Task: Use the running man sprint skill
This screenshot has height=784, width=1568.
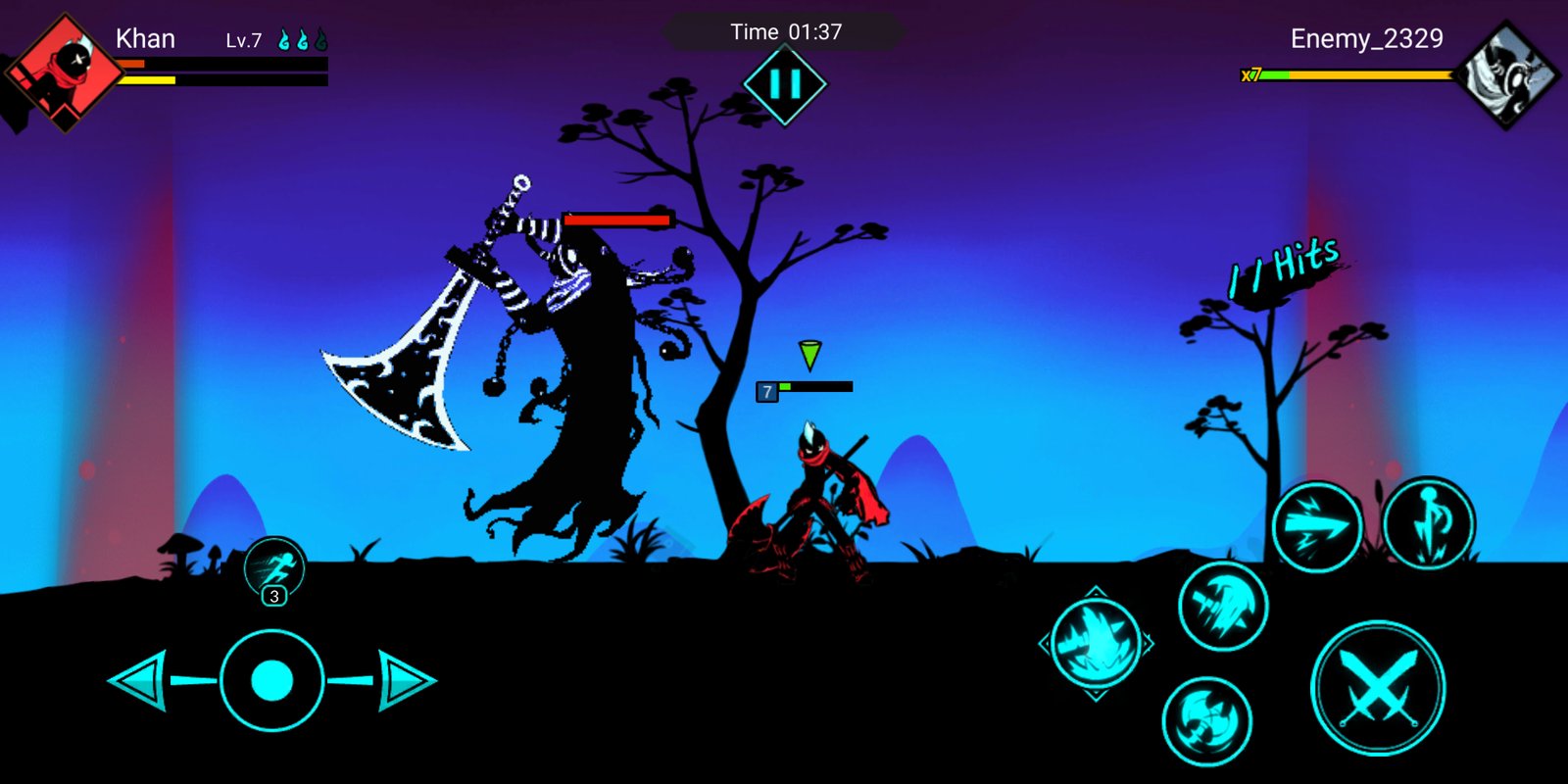Action: pyautogui.click(x=274, y=567)
